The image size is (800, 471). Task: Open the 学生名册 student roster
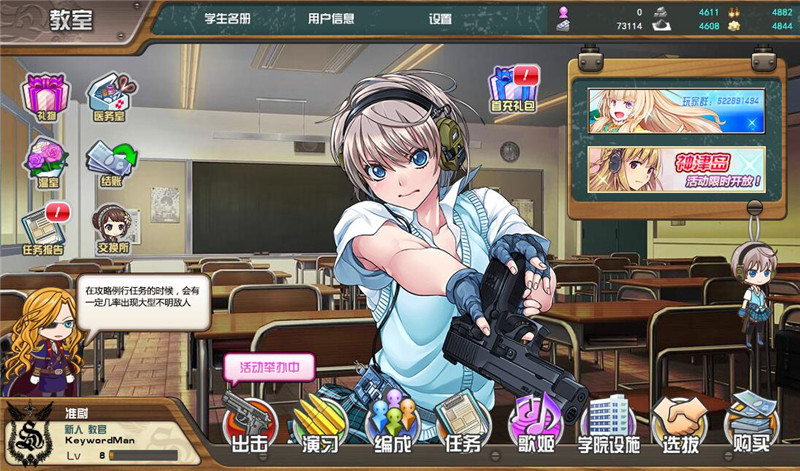(x=227, y=18)
